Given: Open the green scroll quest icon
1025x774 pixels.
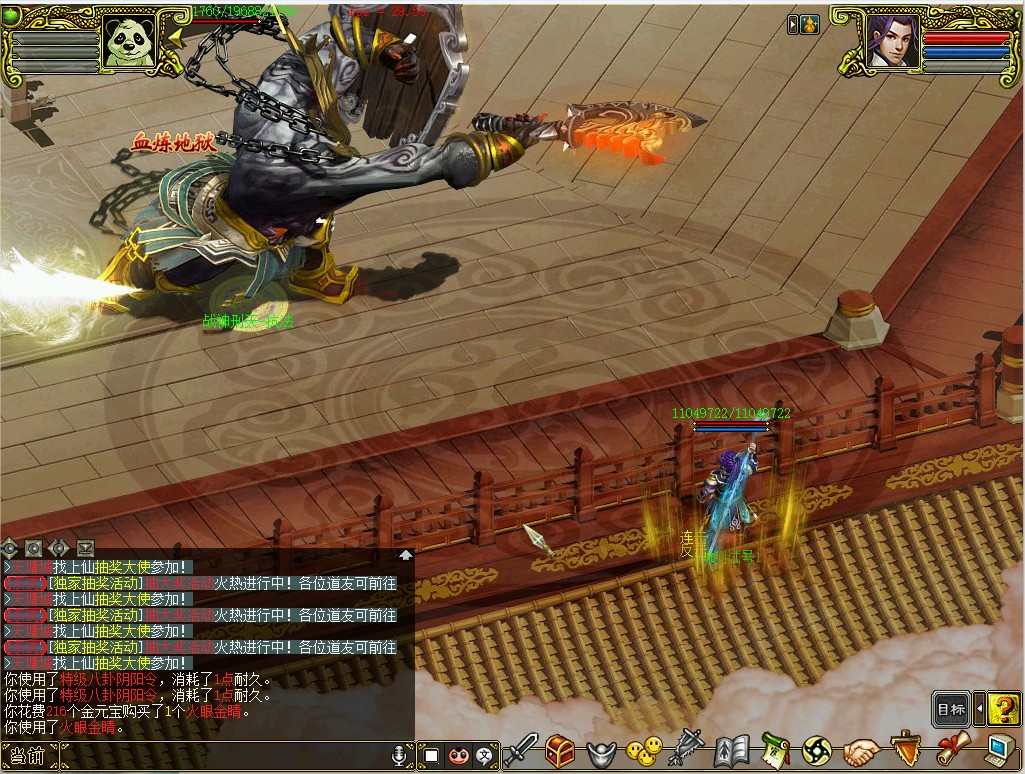Looking at the screenshot, I should click(x=775, y=750).
